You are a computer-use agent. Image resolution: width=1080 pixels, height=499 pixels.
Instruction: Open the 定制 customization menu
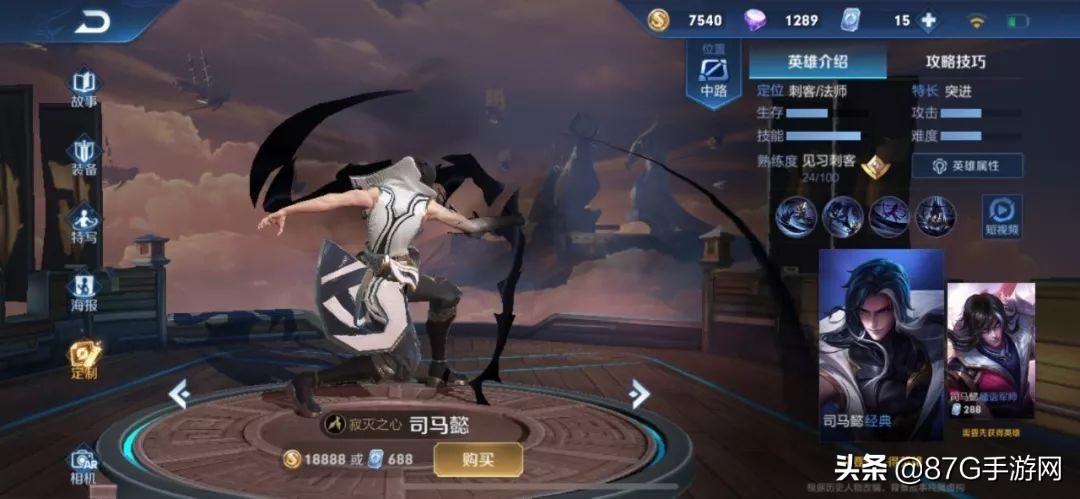84,360
